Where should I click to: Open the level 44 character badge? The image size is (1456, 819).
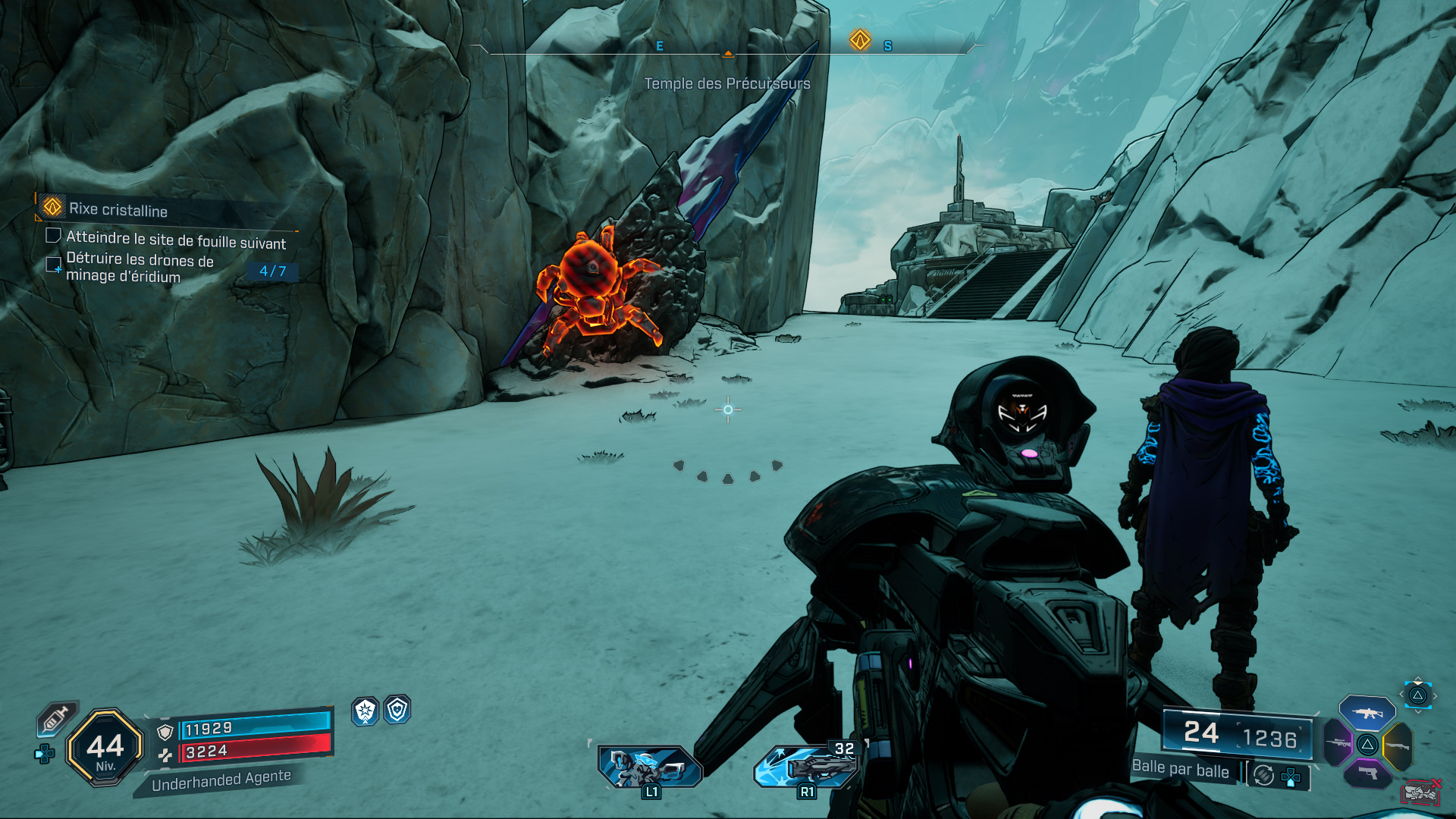(105, 748)
